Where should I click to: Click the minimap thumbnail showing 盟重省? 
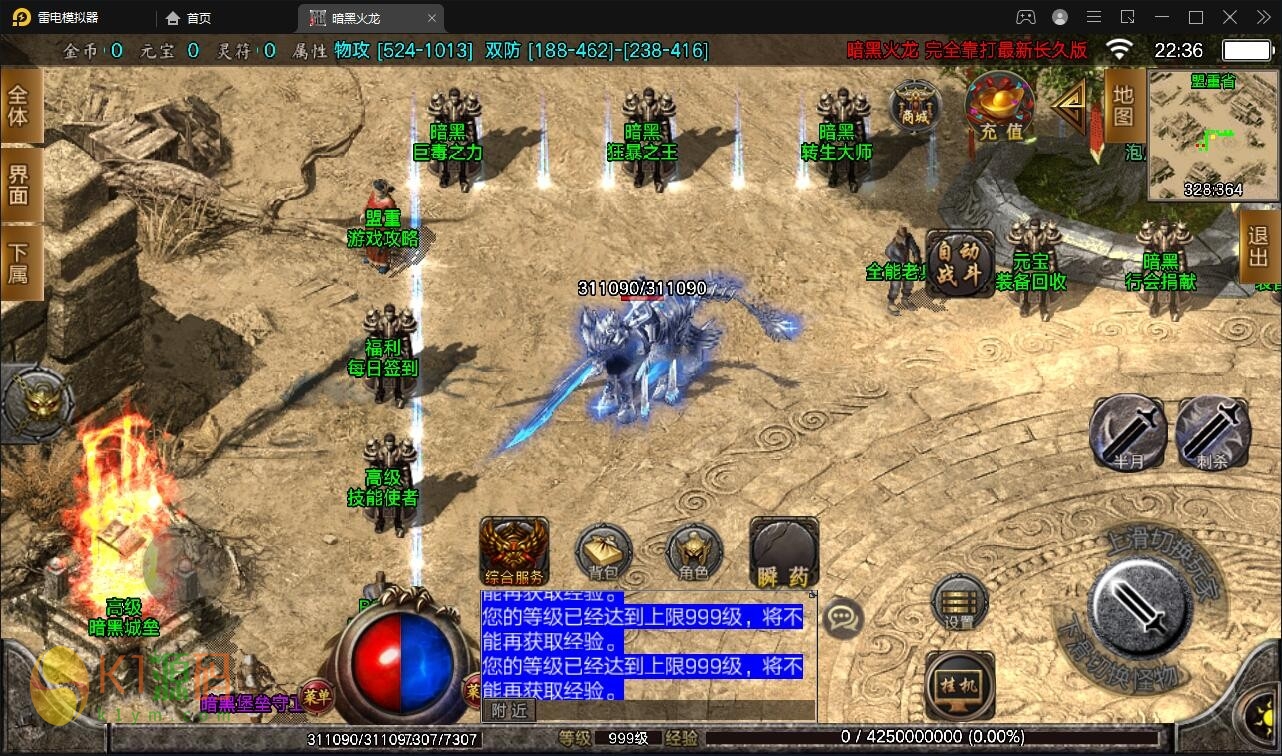click(1212, 135)
